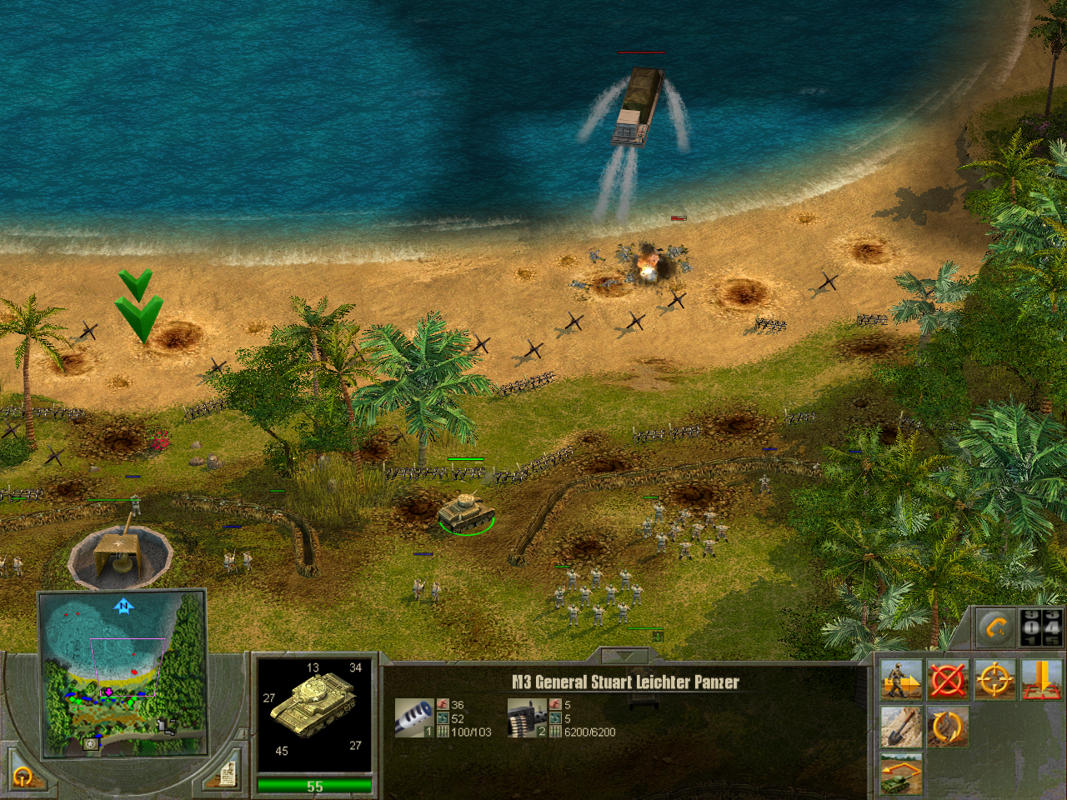
Task: Use the shovel entrench command
Action: pyautogui.click(x=901, y=726)
